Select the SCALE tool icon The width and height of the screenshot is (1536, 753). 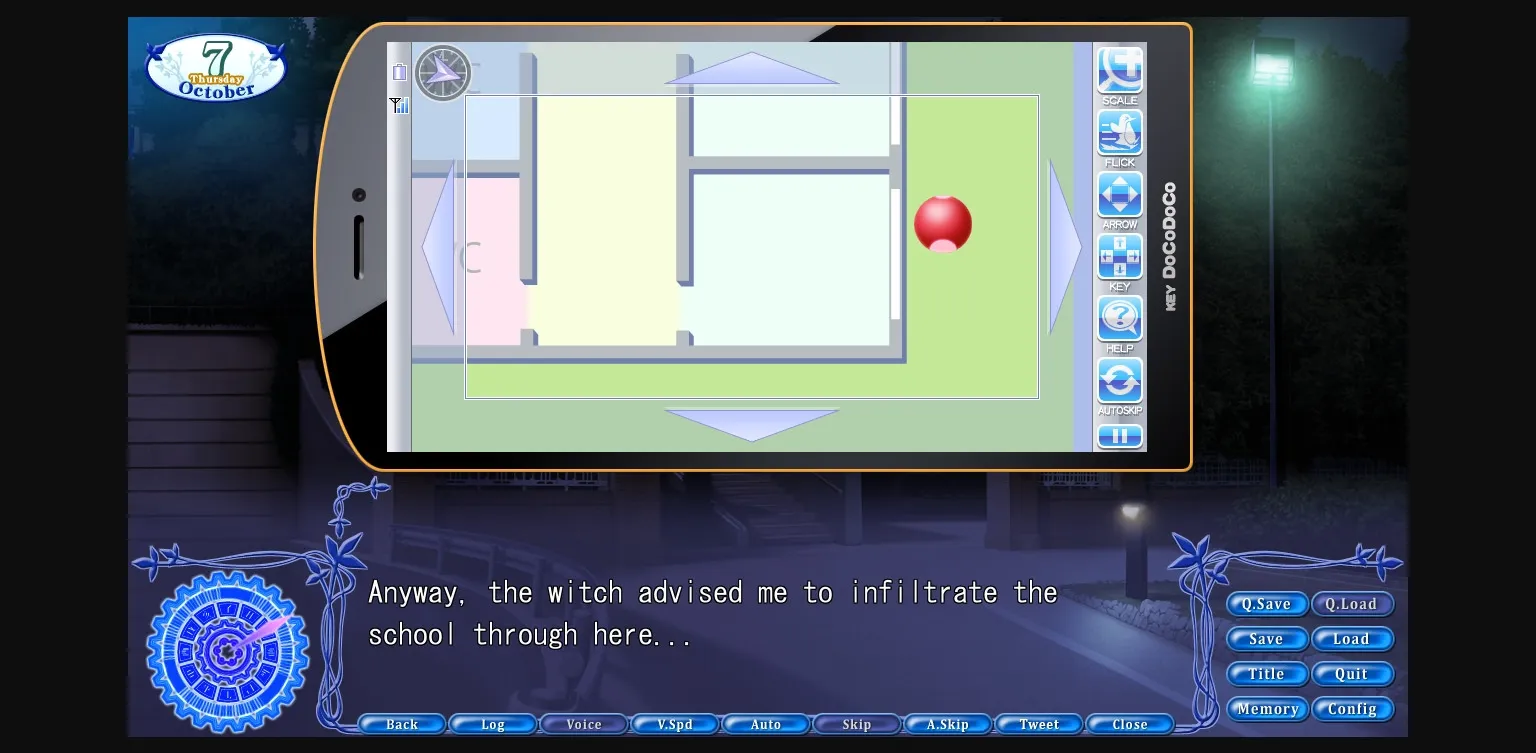click(1119, 70)
